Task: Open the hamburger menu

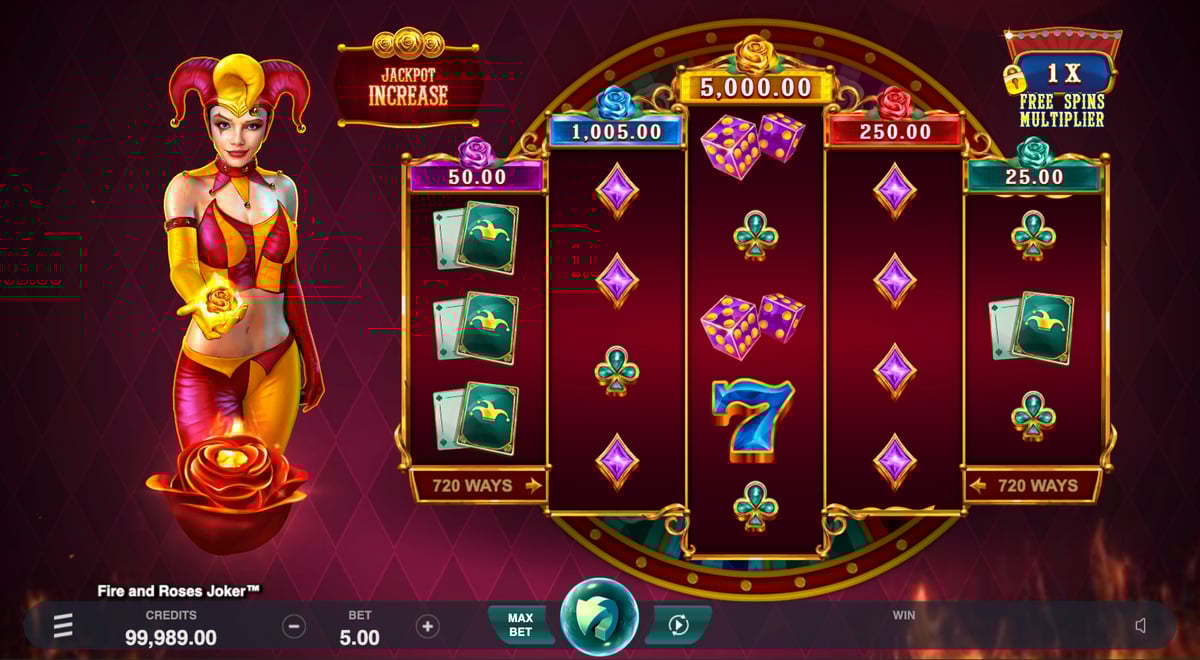Action: (63, 626)
